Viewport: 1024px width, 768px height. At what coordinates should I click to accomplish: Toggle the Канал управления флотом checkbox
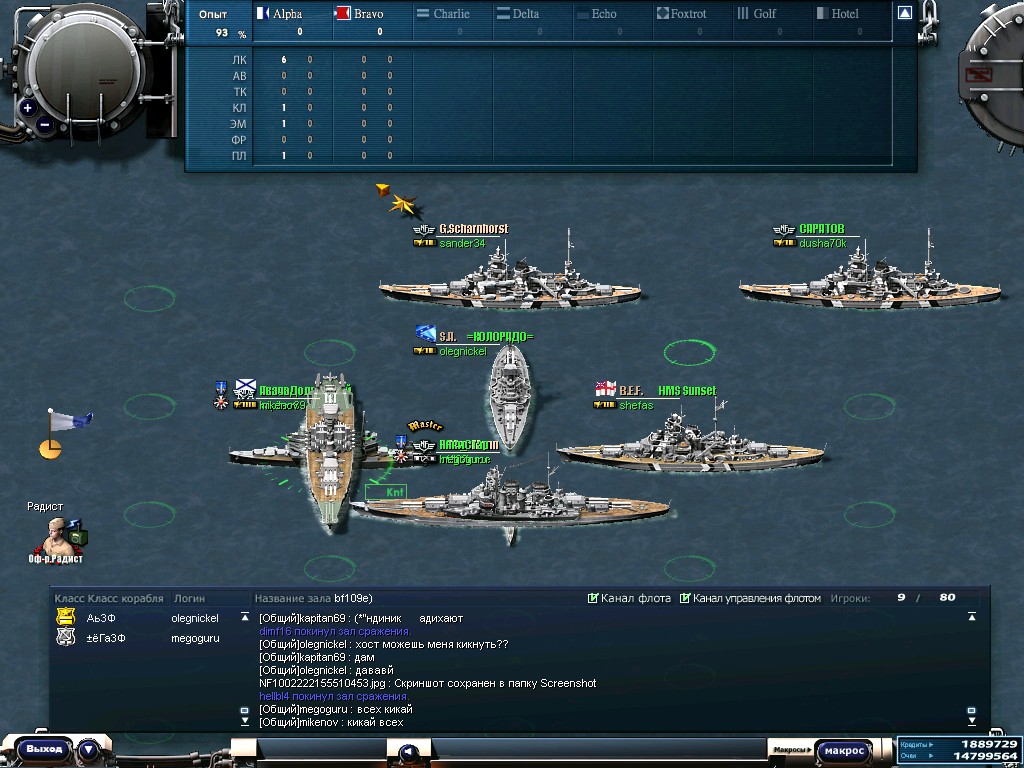(x=685, y=598)
